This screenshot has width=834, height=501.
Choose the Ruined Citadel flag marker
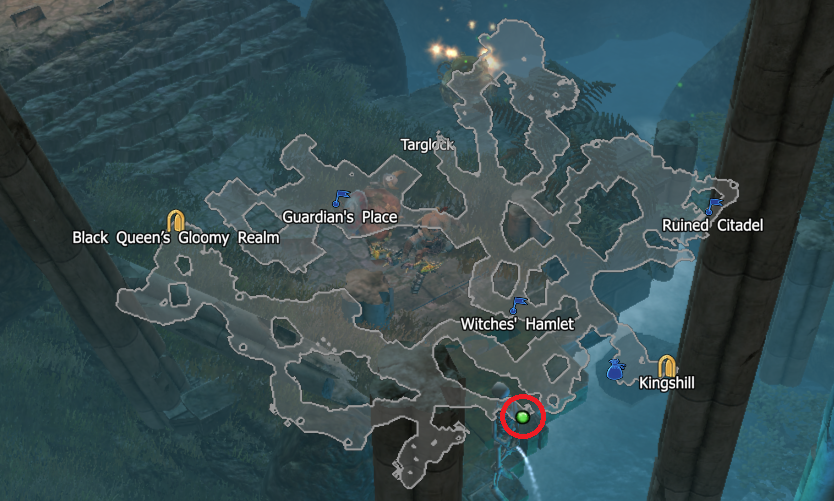[713, 206]
